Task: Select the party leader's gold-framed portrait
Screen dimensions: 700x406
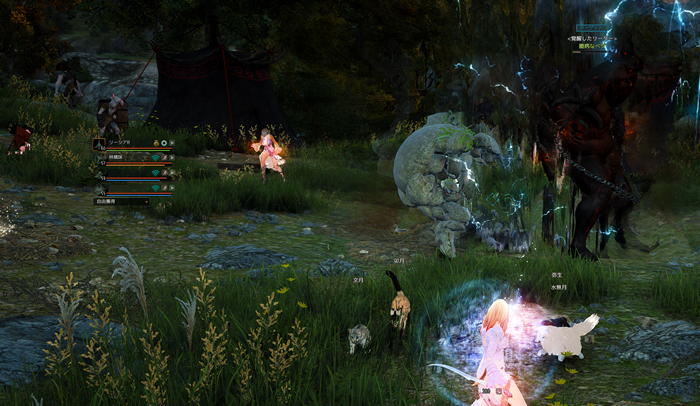Action: click(99, 144)
